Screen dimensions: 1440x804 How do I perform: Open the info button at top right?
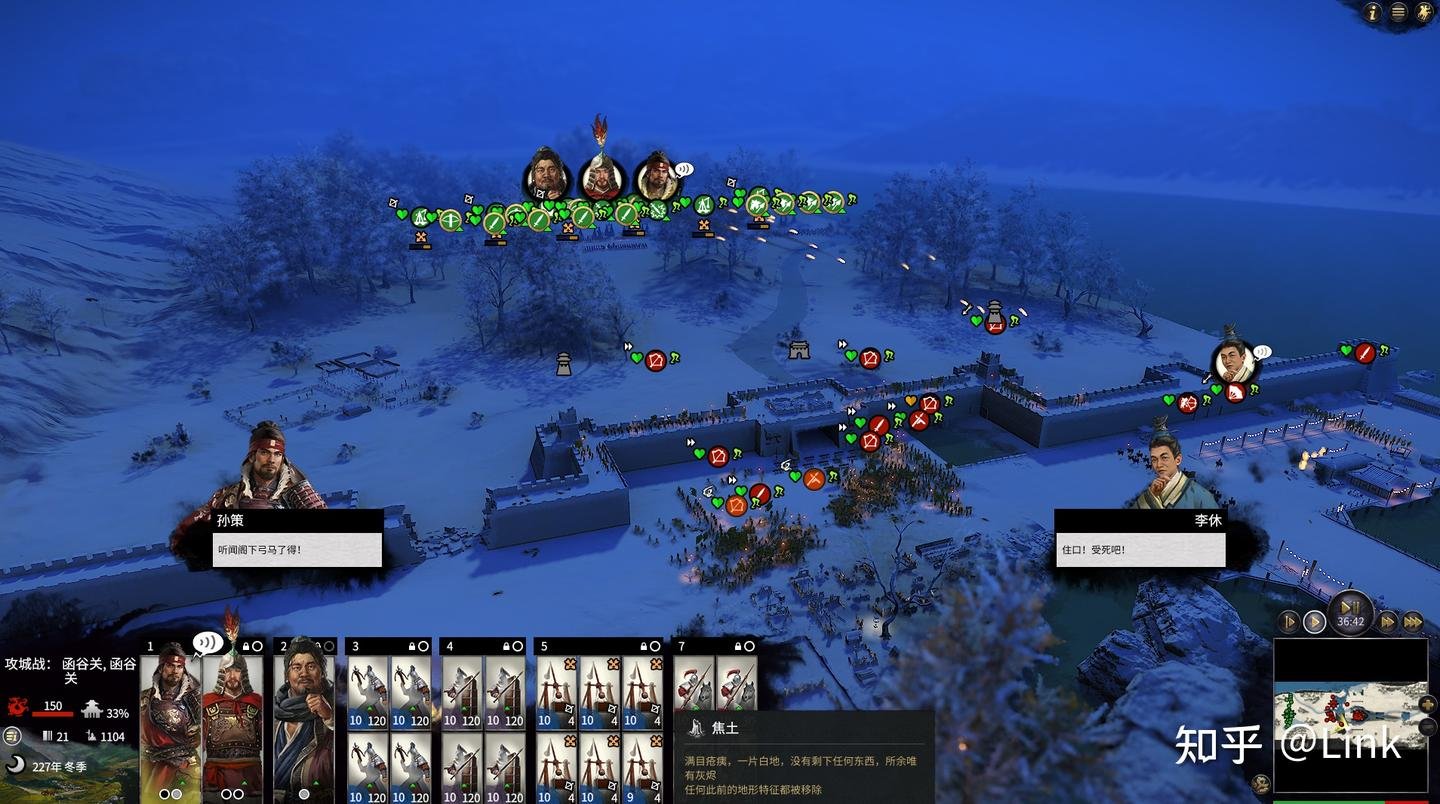(x=1373, y=12)
